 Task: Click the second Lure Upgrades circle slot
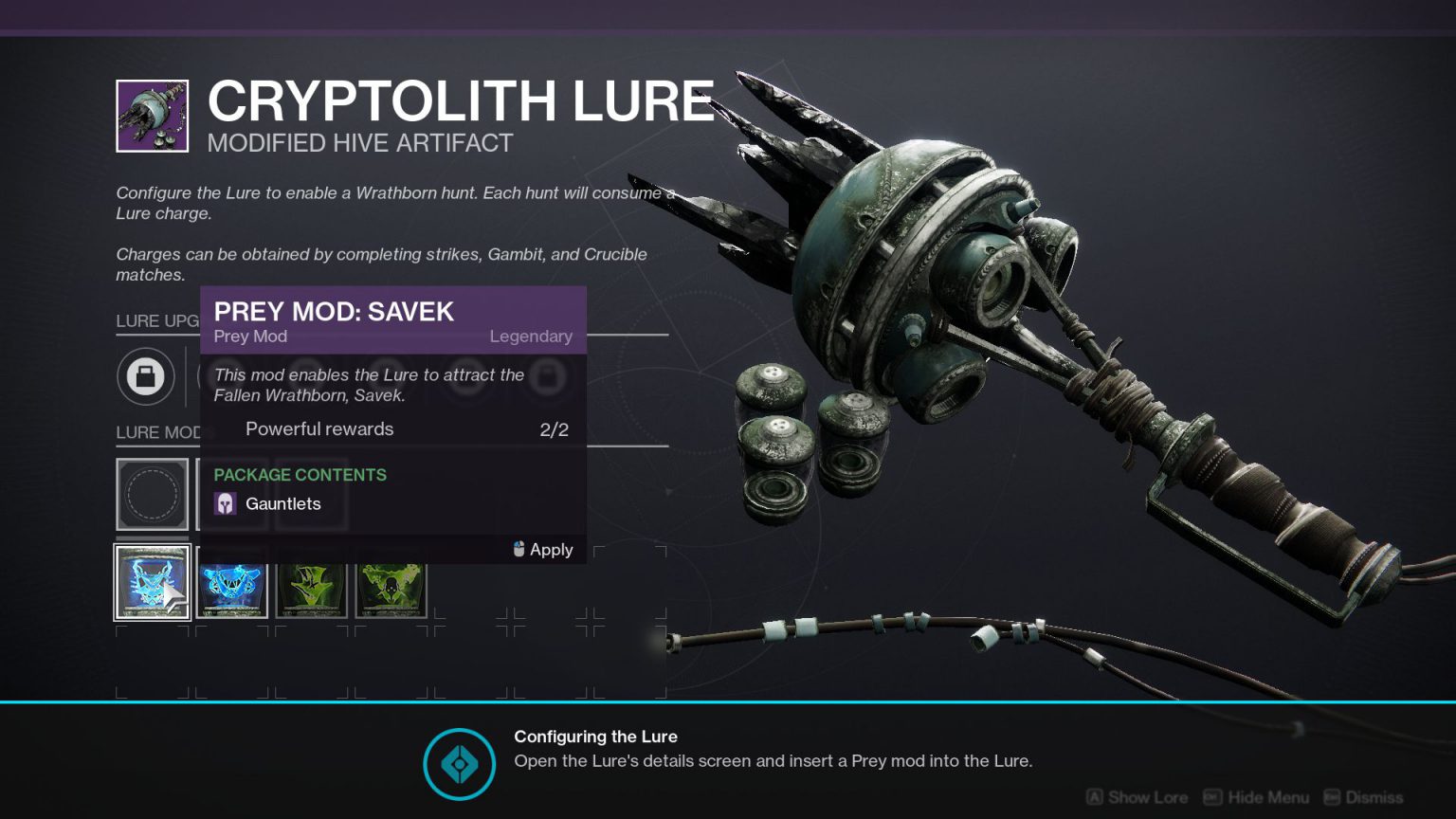point(223,376)
